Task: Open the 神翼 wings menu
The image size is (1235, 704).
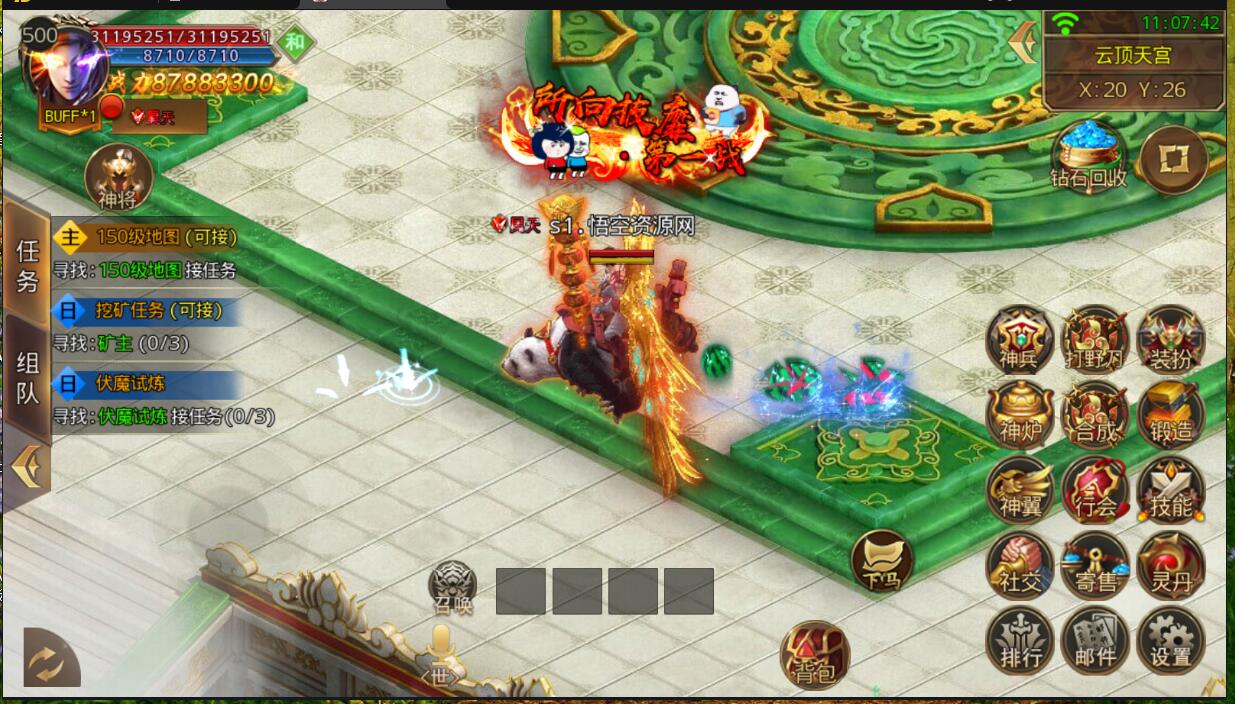Action: pyautogui.click(x=1020, y=490)
